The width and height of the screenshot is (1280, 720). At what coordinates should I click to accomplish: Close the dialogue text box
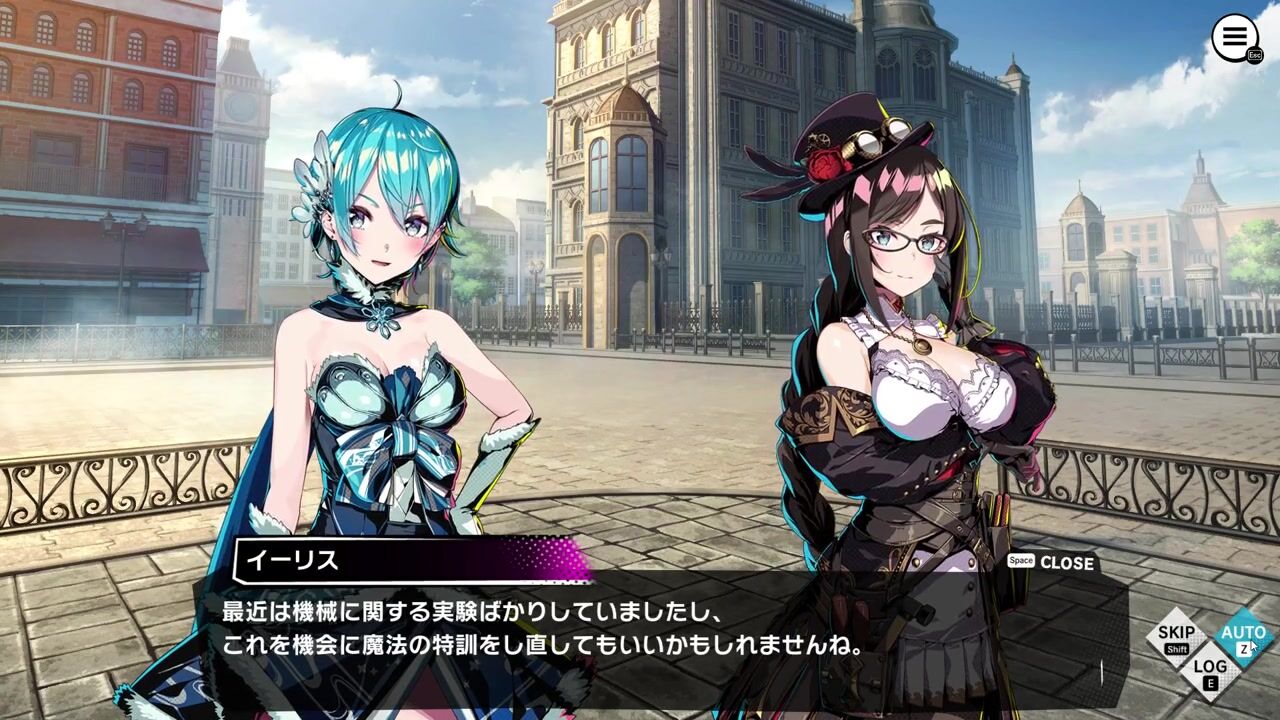point(1065,563)
